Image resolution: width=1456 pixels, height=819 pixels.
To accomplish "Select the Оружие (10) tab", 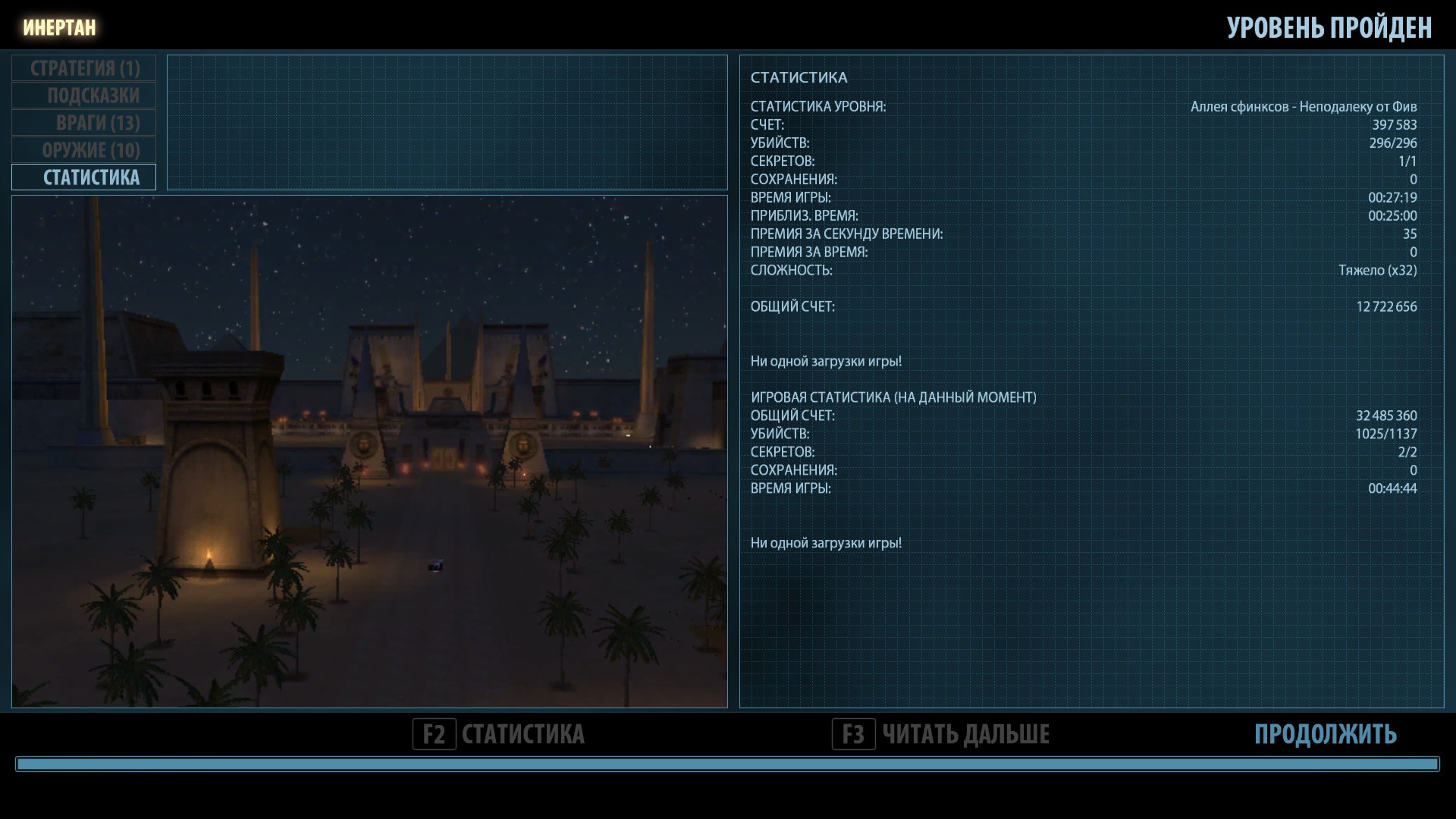I will coord(84,150).
